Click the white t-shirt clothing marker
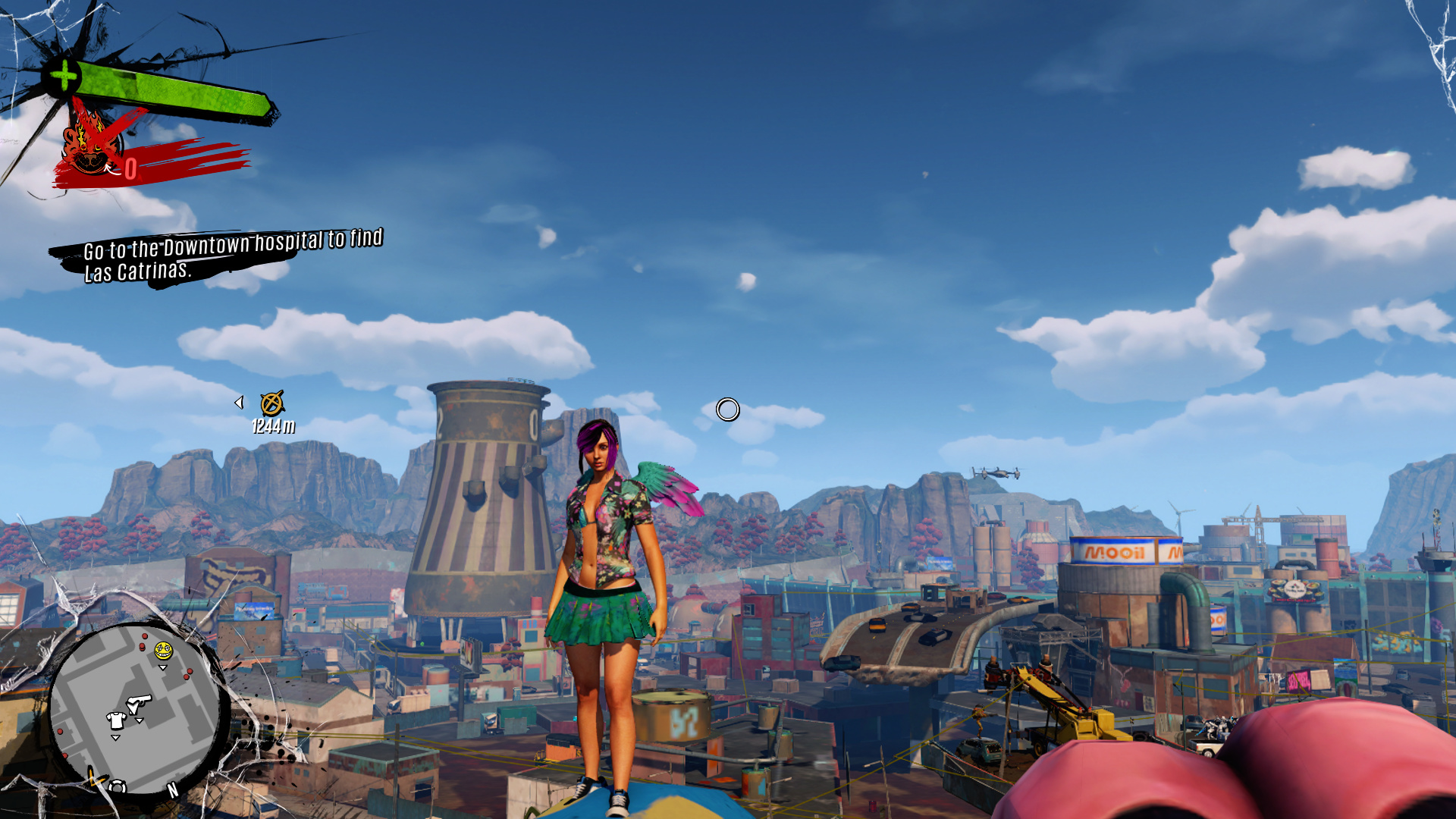This screenshot has width=1456, height=819. pyautogui.click(x=116, y=720)
